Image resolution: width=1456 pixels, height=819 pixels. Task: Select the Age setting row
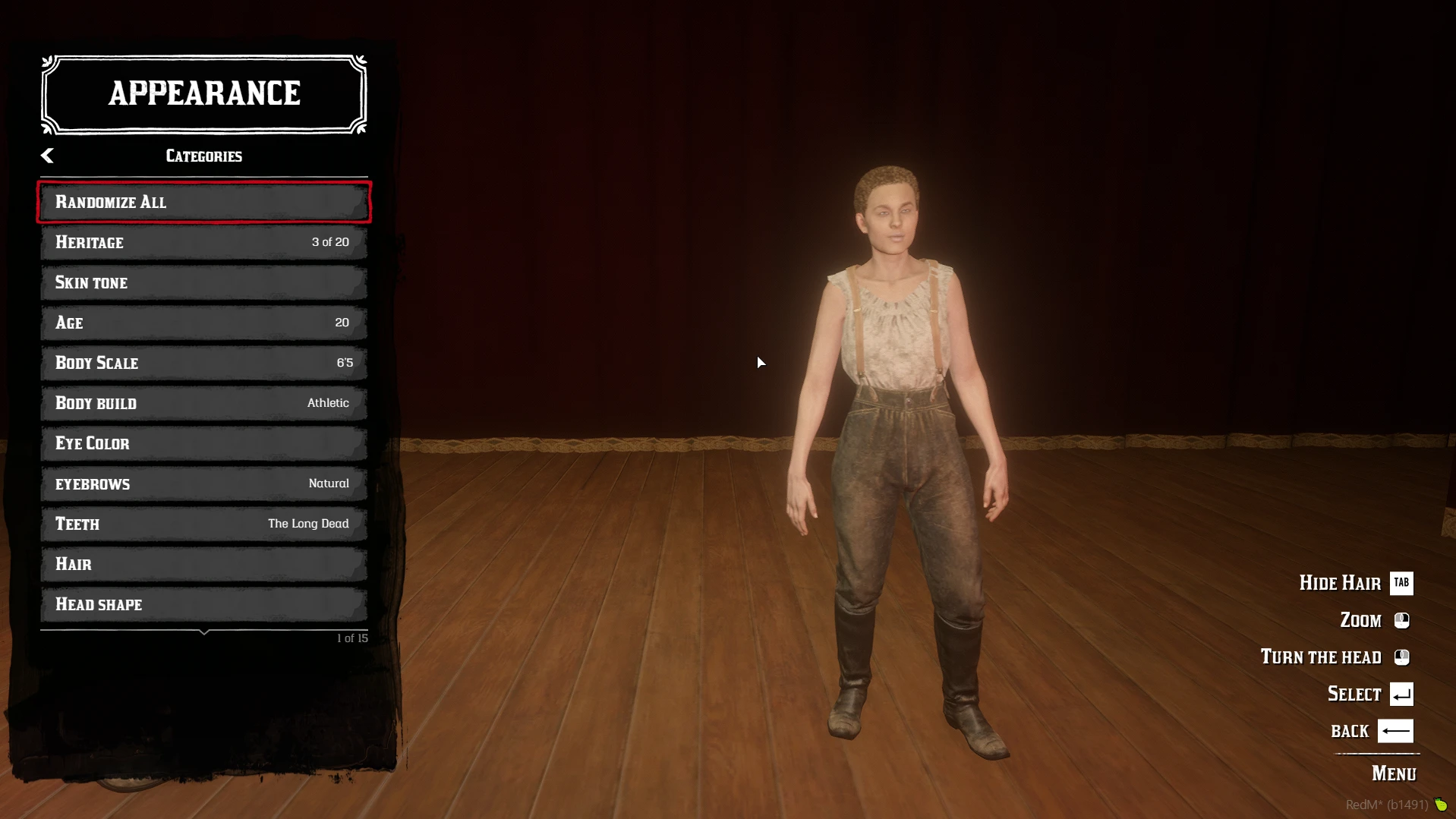203,323
